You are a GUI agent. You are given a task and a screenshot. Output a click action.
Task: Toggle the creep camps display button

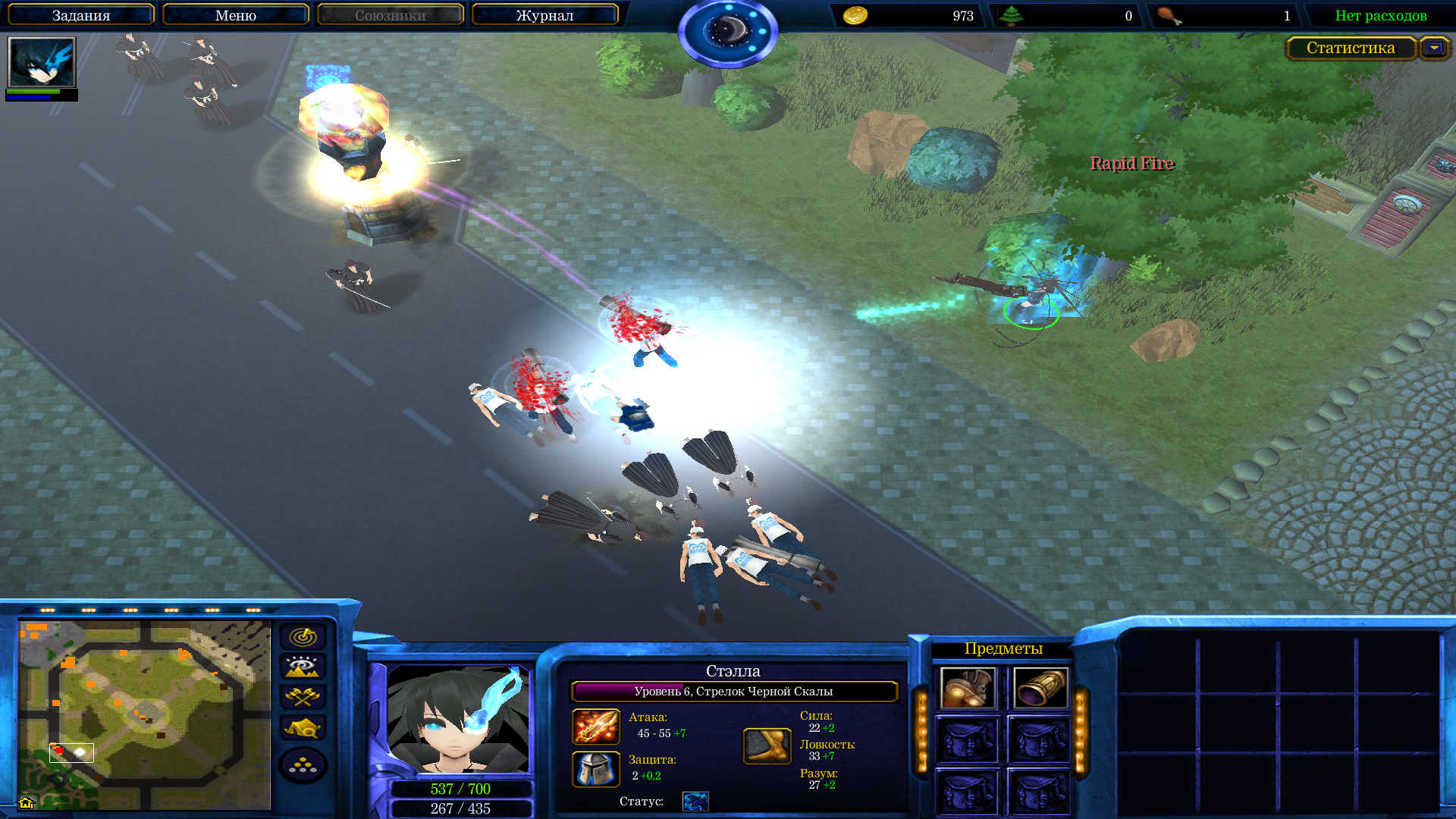pos(303,728)
